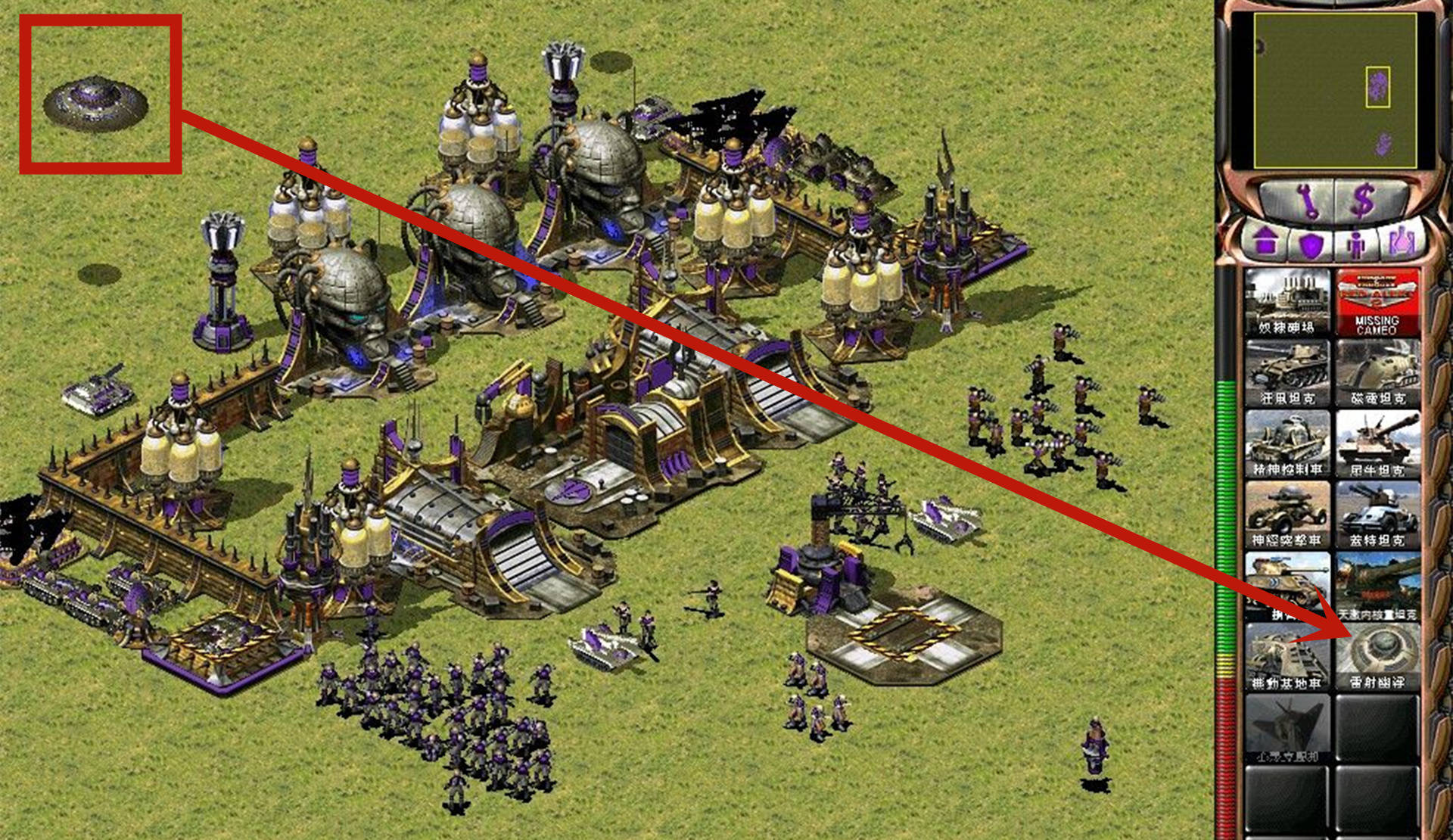Open the shield-icon defenses tab

(1310, 243)
